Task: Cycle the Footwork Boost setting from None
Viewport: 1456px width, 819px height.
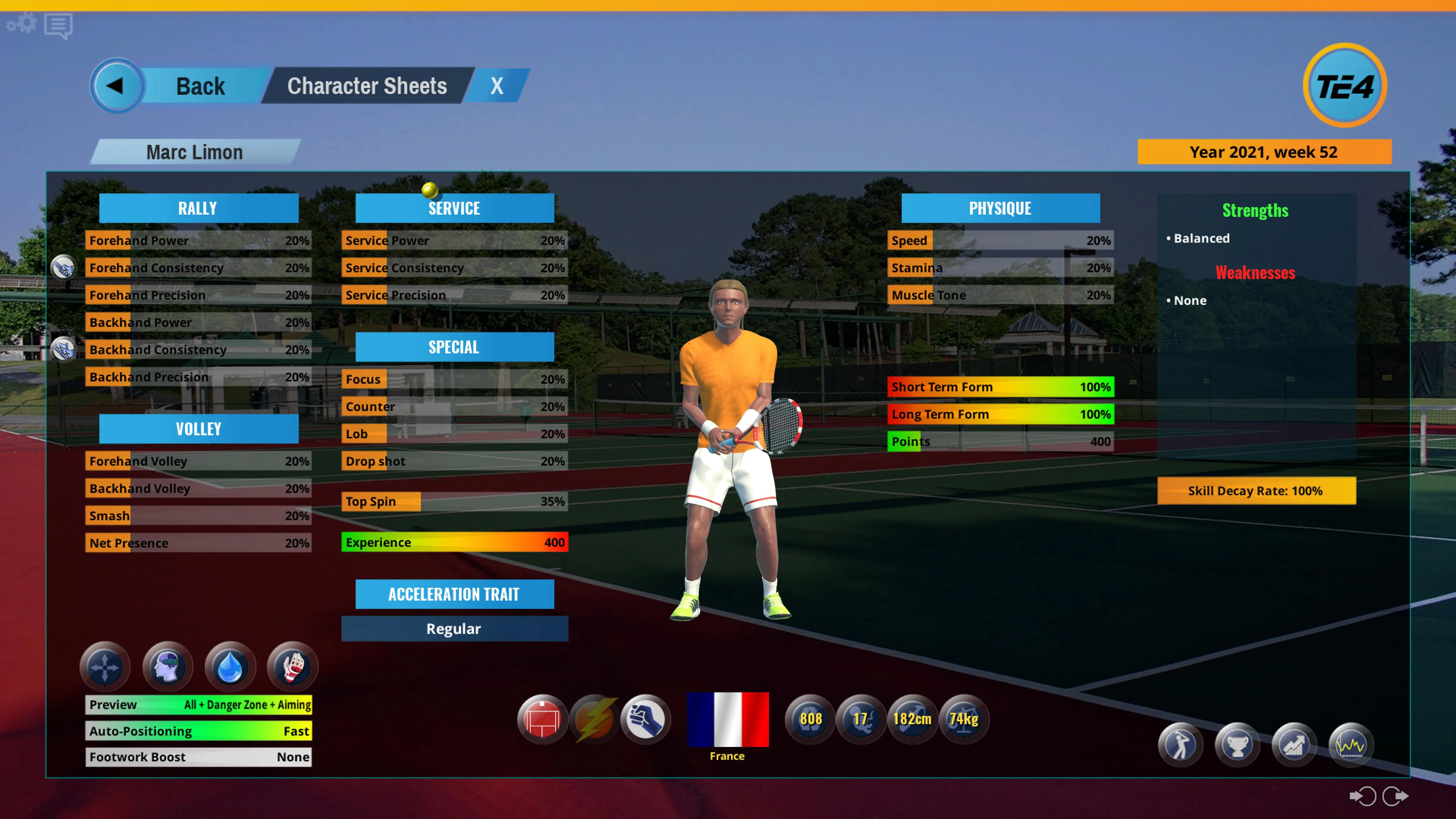Action: click(198, 757)
